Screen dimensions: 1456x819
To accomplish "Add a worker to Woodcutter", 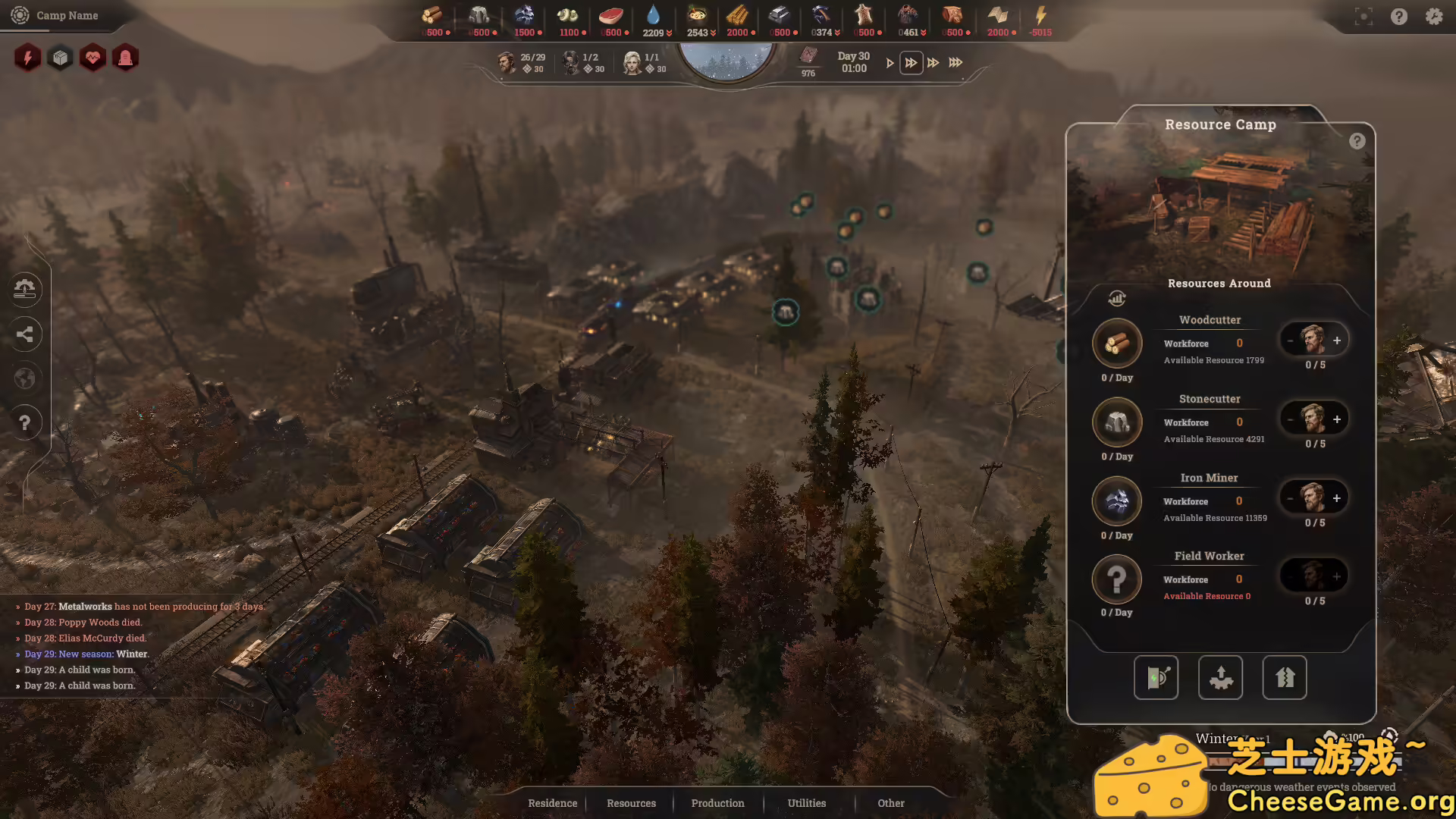I will tap(1337, 340).
